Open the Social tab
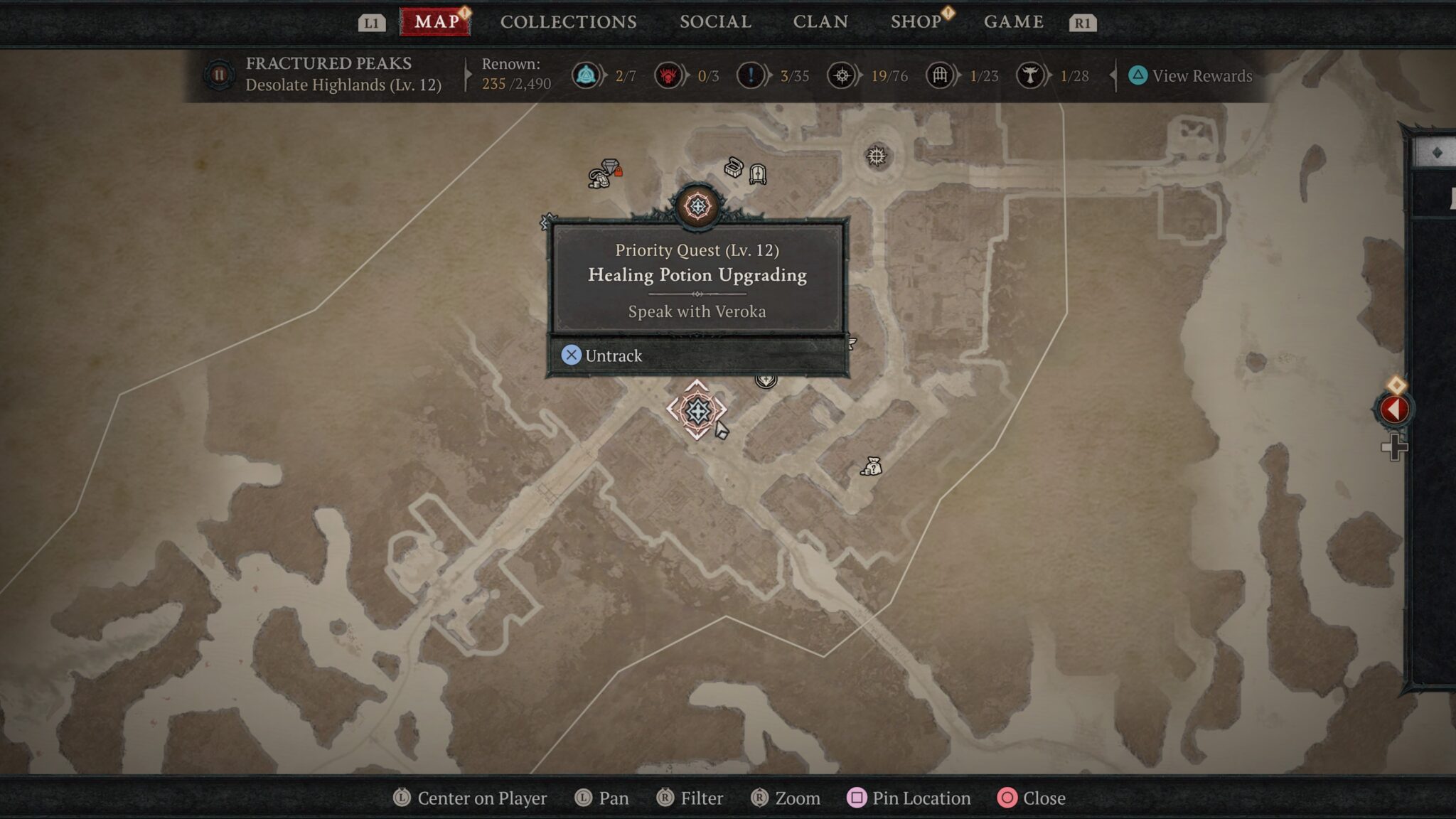This screenshot has width=1456, height=819. pyautogui.click(x=715, y=22)
